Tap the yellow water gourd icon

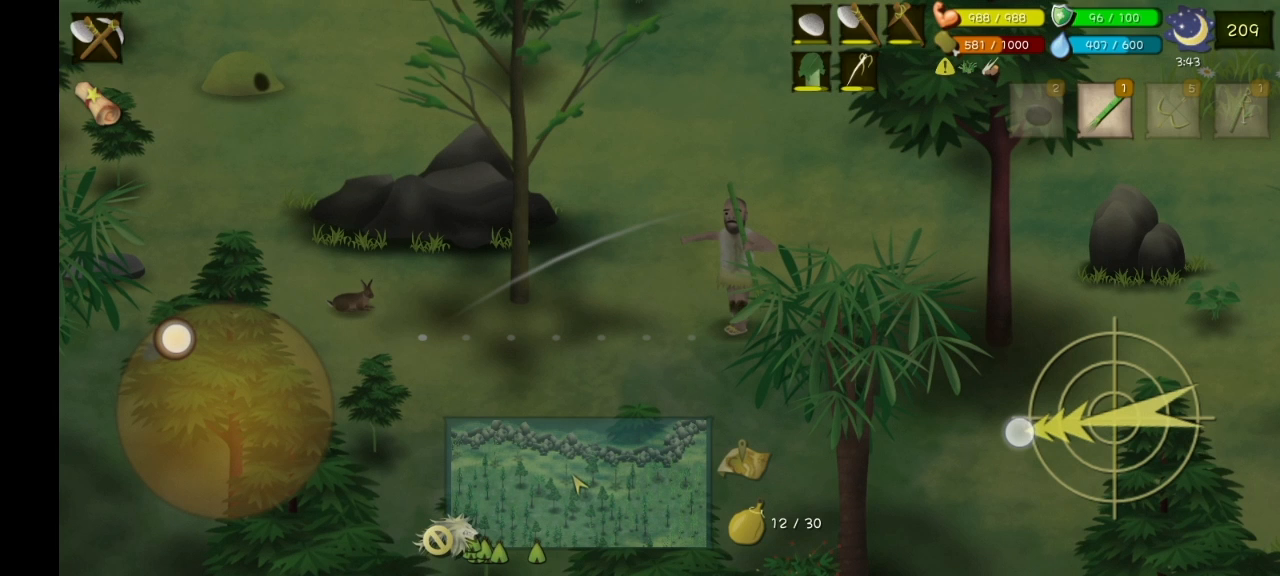(x=746, y=524)
